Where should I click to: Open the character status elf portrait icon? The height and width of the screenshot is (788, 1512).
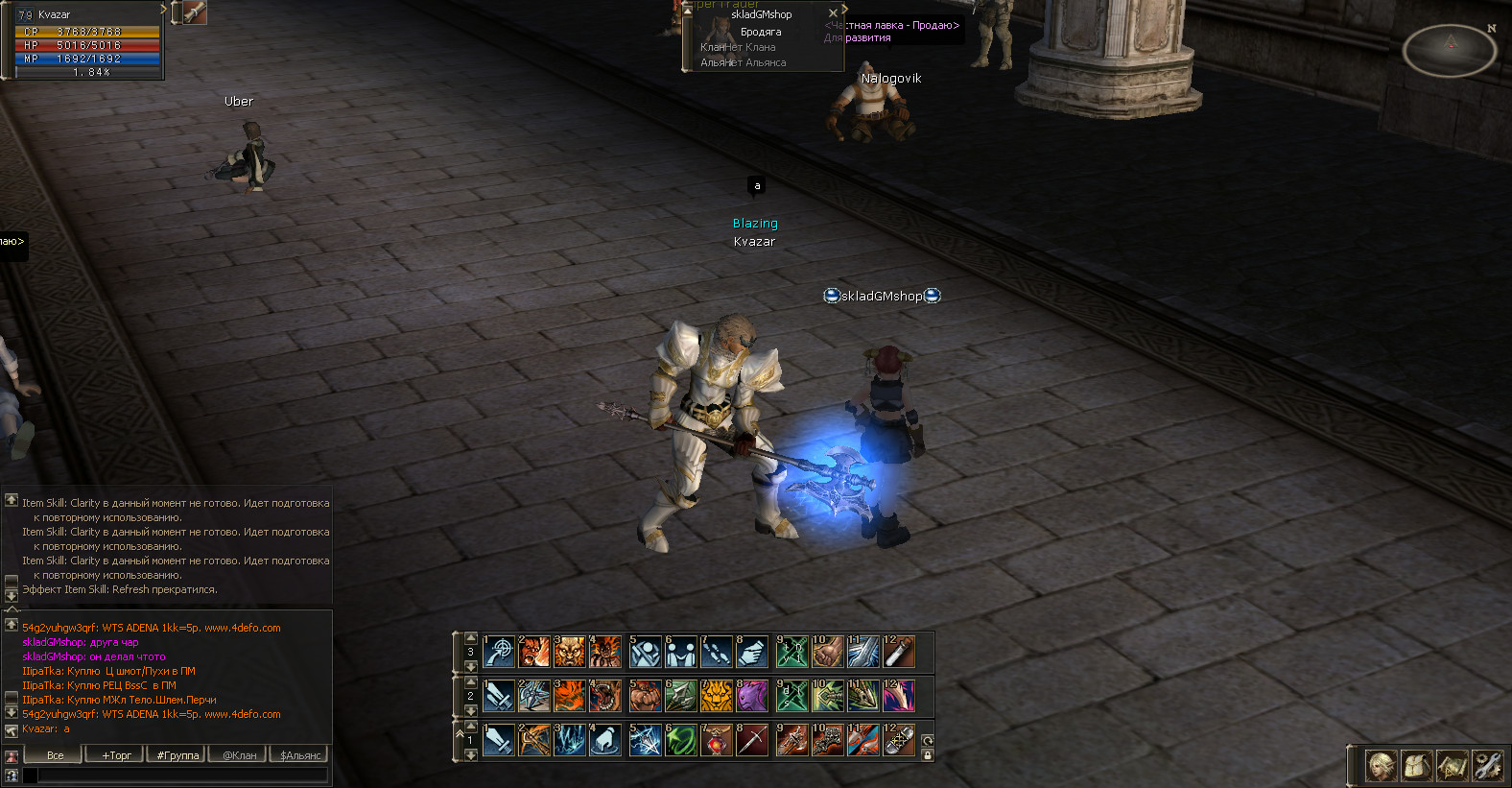(1382, 766)
